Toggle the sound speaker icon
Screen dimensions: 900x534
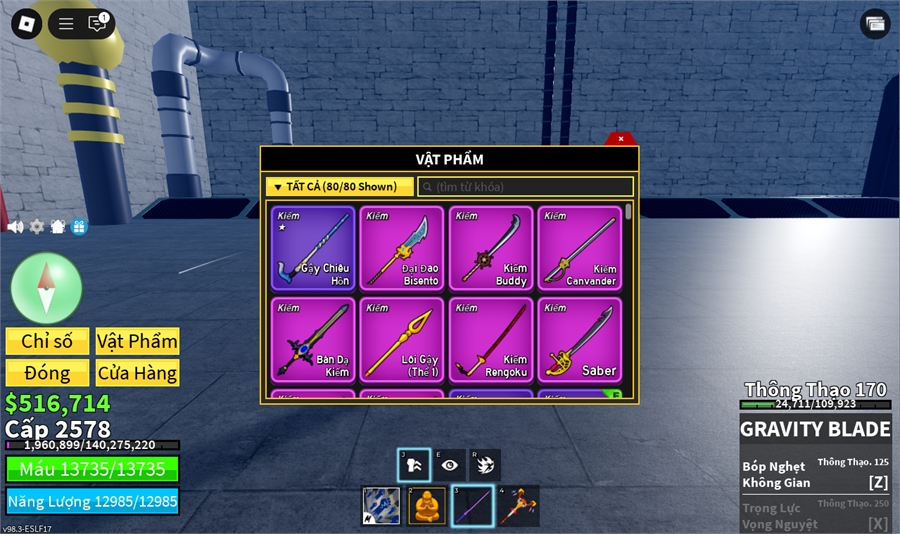(x=15, y=227)
